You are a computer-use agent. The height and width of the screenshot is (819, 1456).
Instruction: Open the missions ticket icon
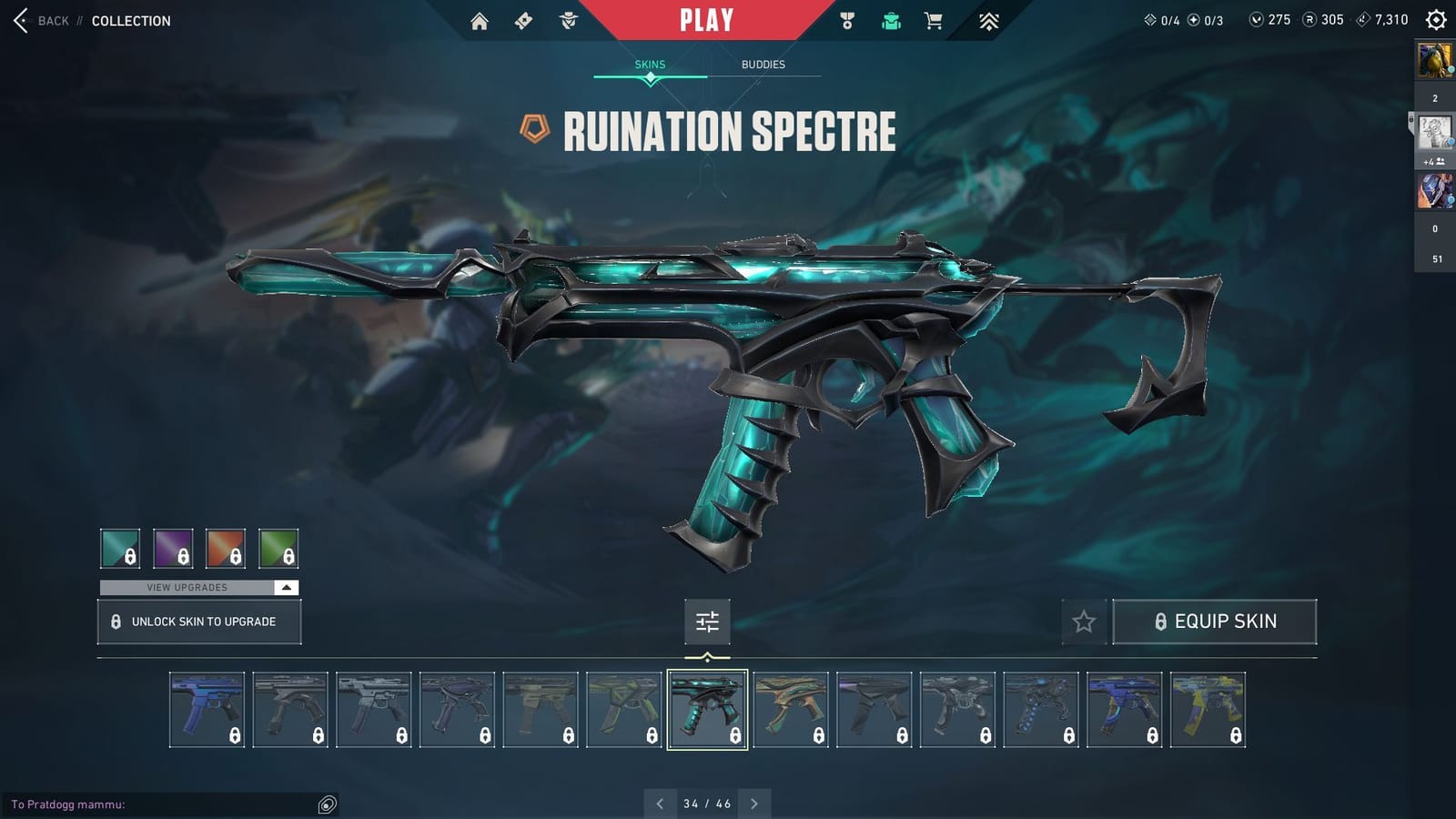click(521, 19)
